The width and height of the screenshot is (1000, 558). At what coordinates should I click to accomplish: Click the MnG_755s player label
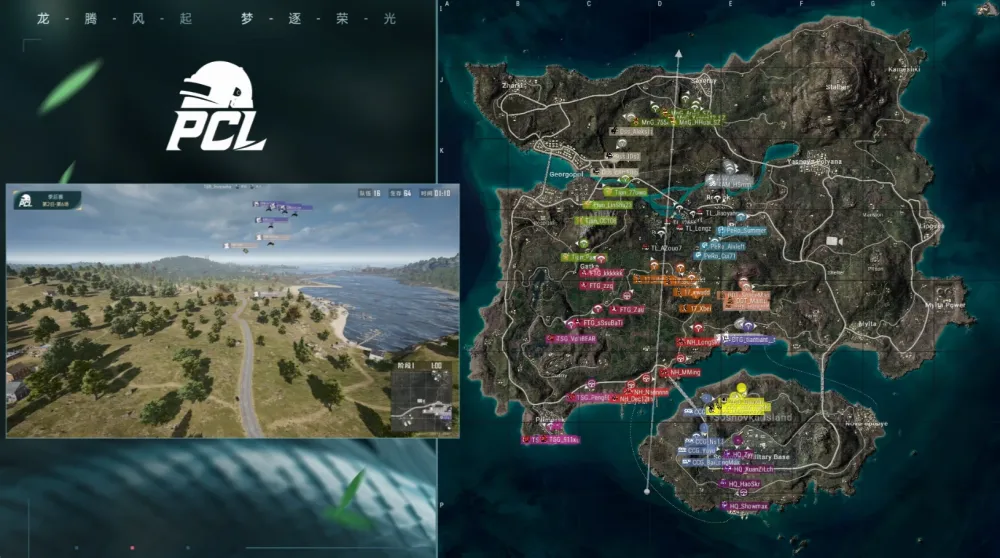point(654,122)
